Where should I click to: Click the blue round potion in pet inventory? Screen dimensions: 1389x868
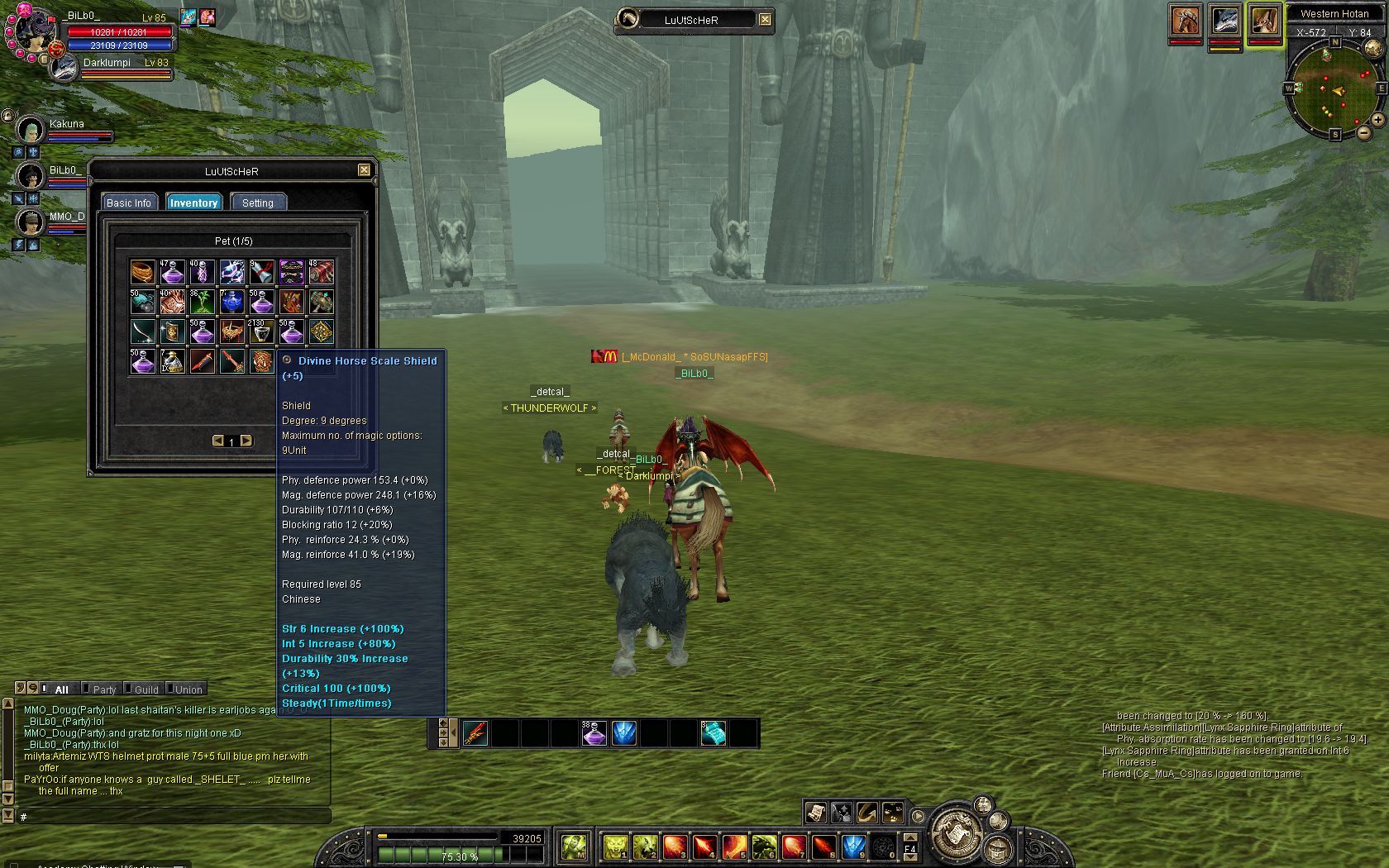click(x=231, y=302)
